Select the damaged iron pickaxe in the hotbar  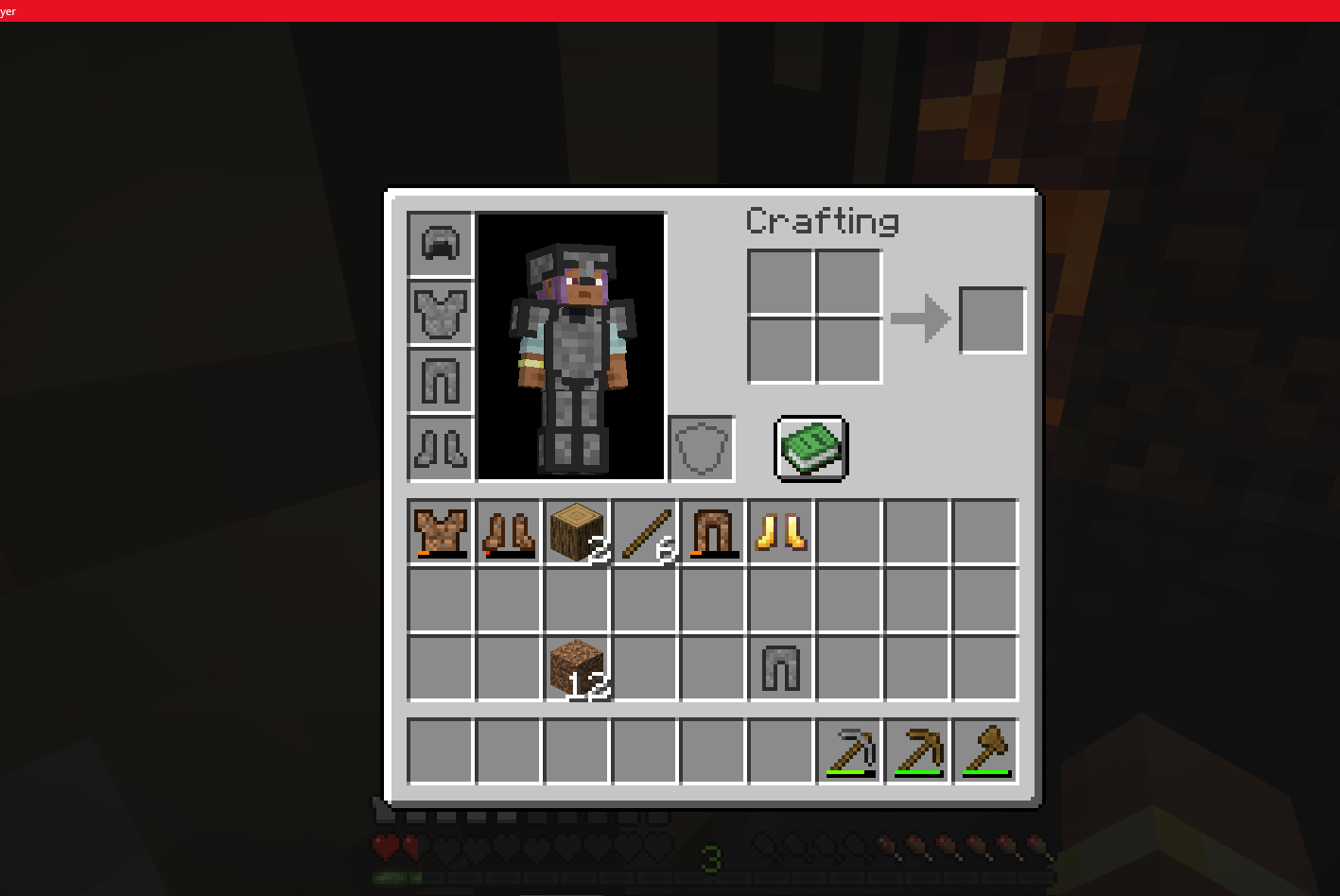[848, 751]
